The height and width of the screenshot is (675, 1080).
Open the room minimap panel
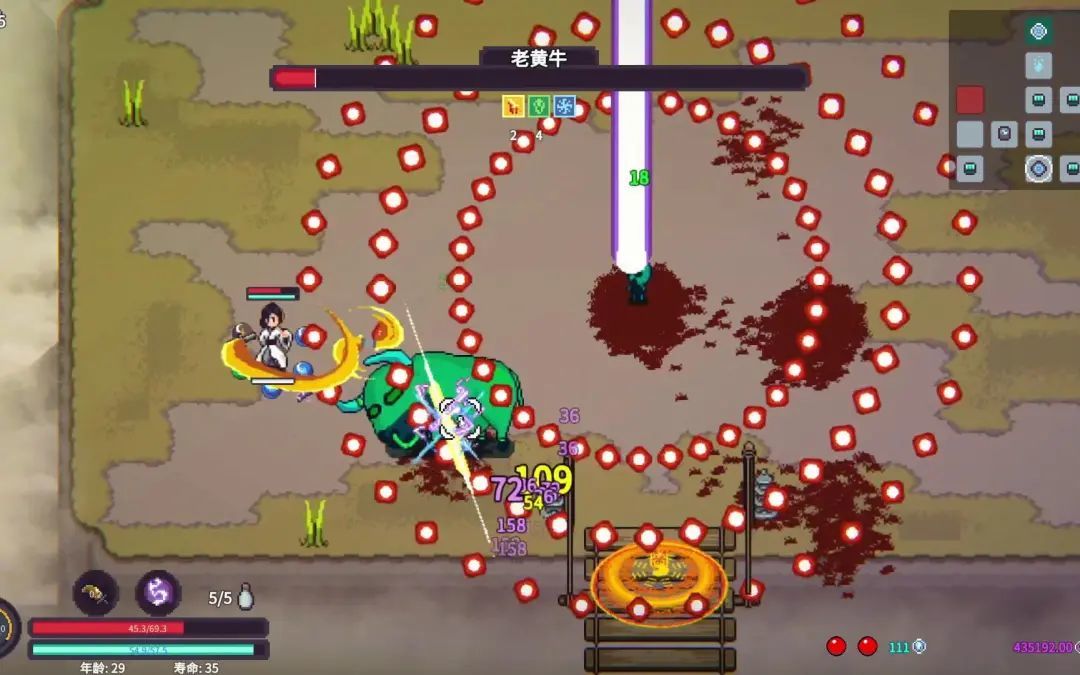point(1014,98)
